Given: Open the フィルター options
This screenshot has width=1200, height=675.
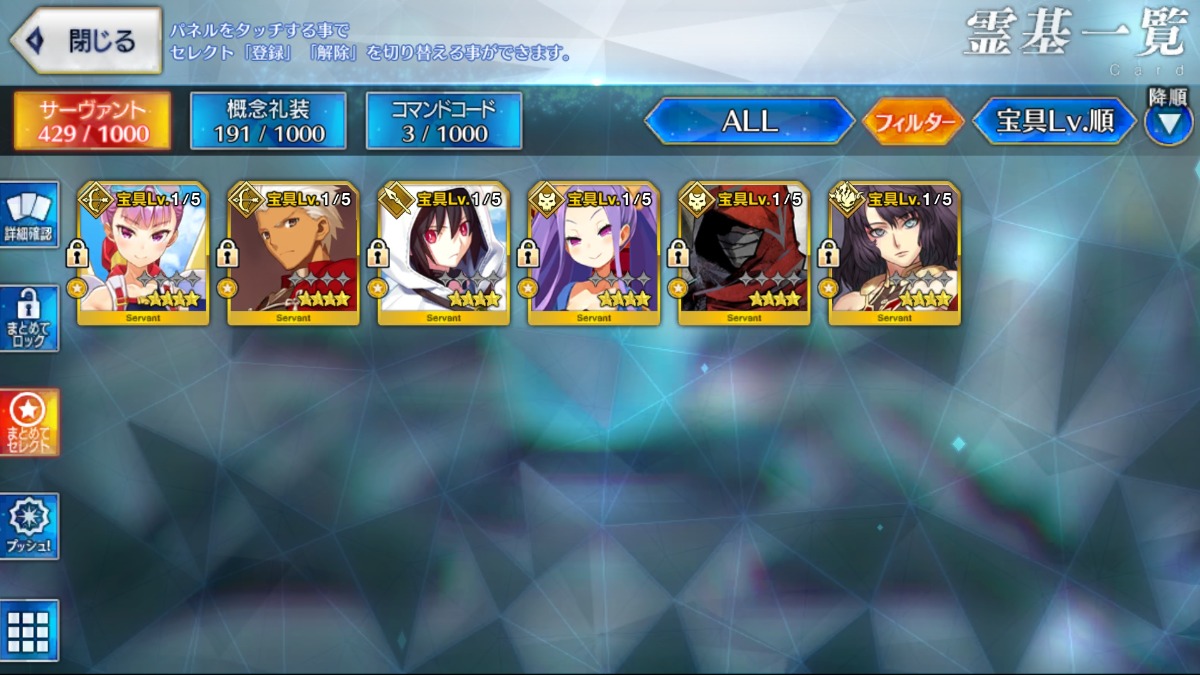Looking at the screenshot, I should coord(913,122).
